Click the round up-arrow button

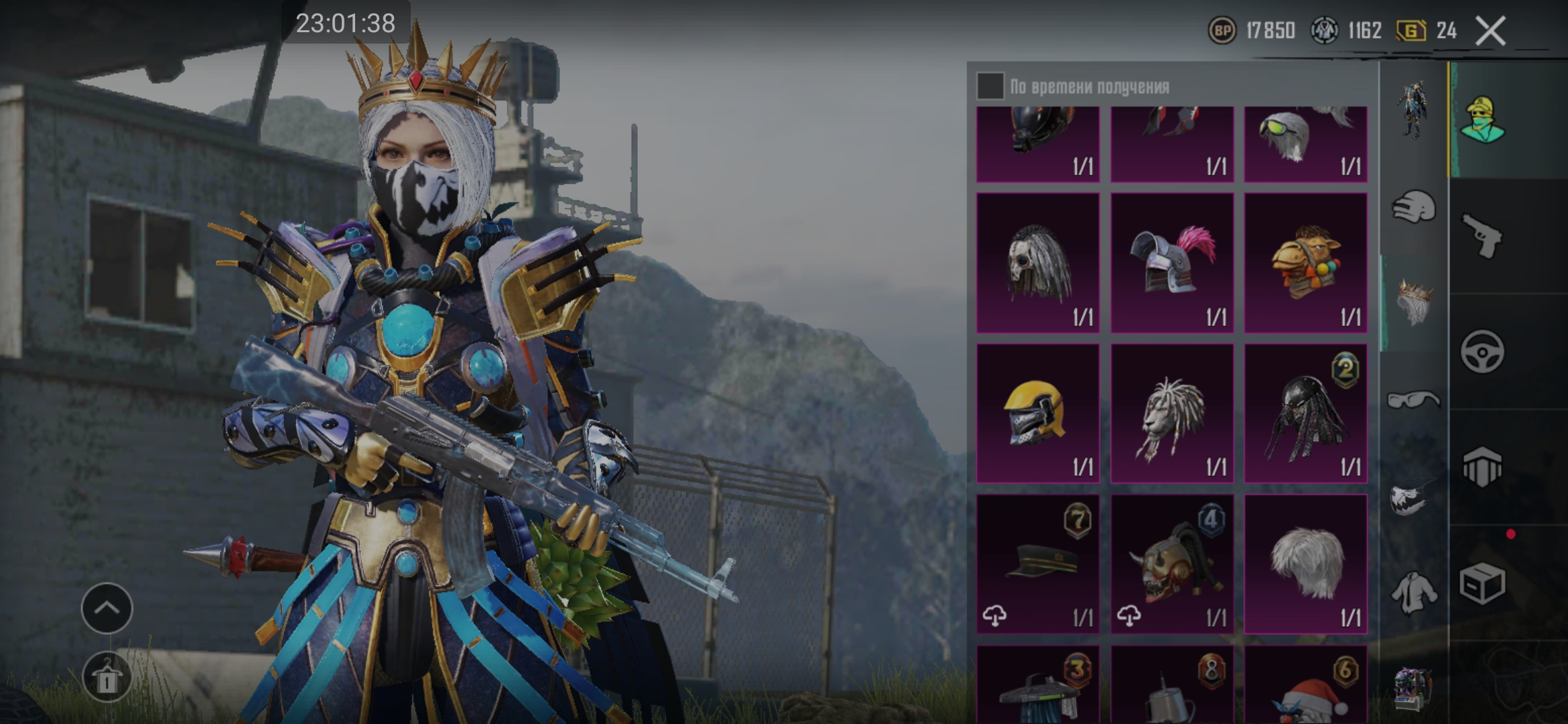[107, 608]
